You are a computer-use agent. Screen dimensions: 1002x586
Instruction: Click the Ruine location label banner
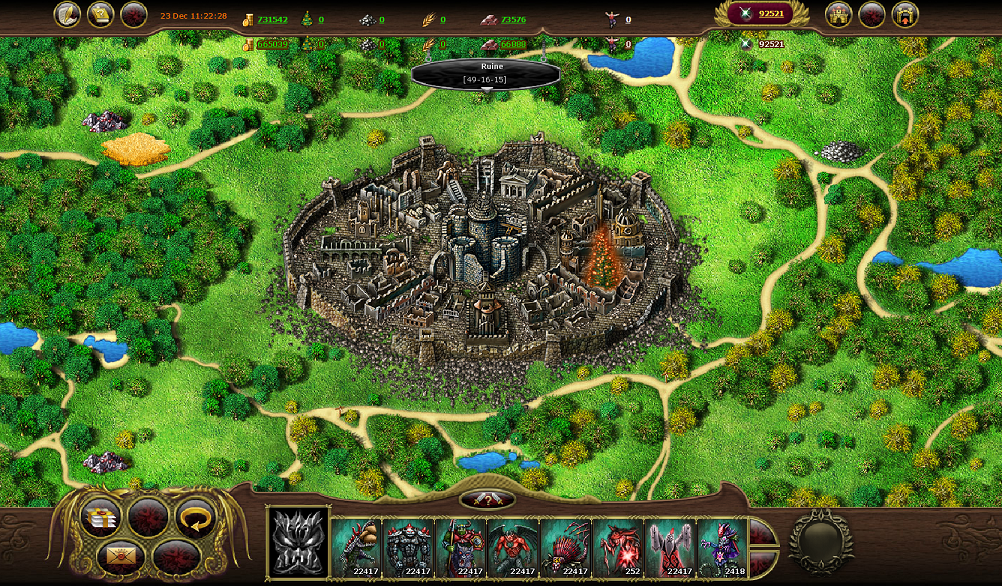pyautogui.click(x=485, y=72)
